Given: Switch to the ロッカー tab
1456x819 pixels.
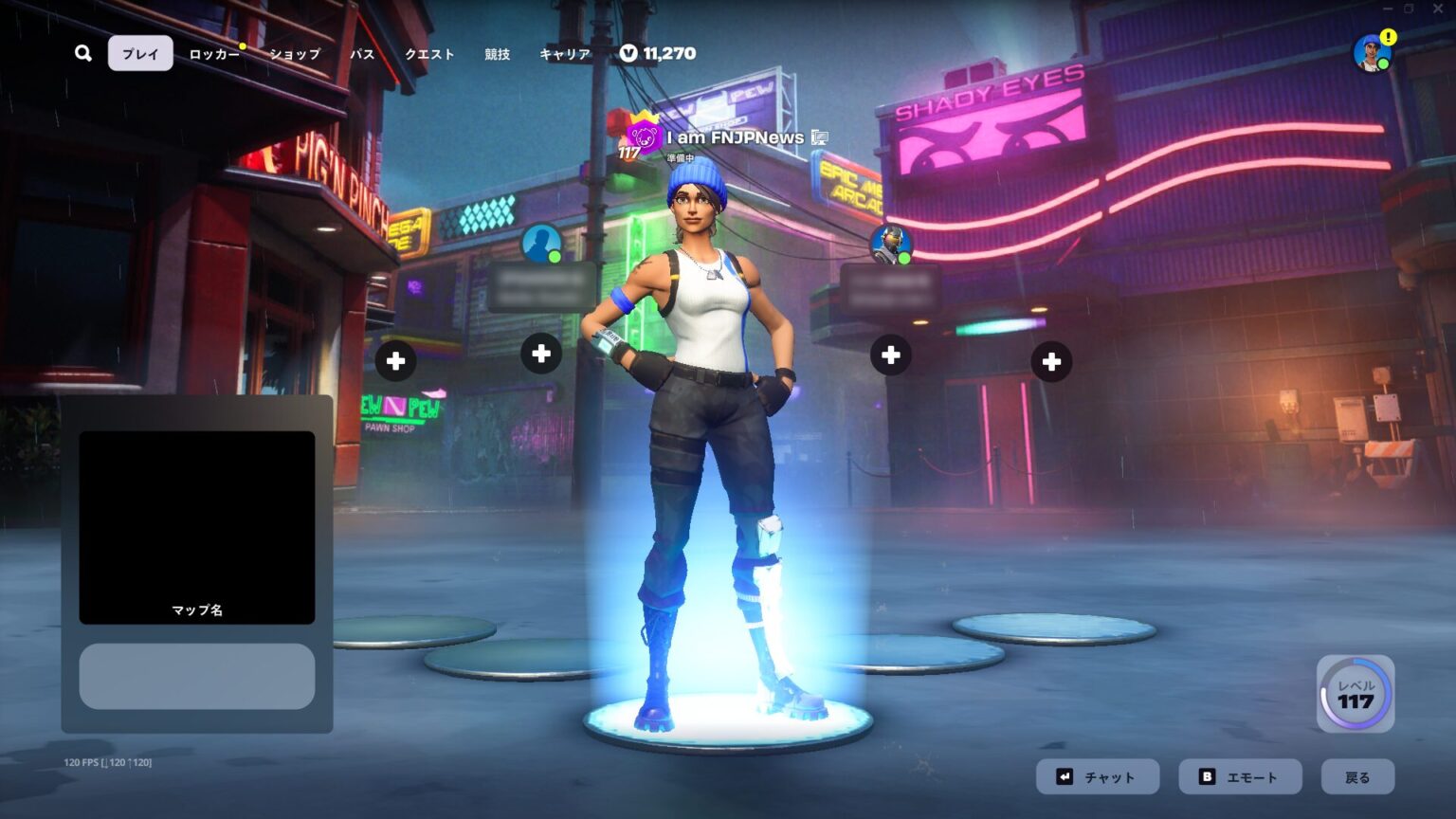Looking at the screenshot, I should pyautogui.click(x=214, y=54).
